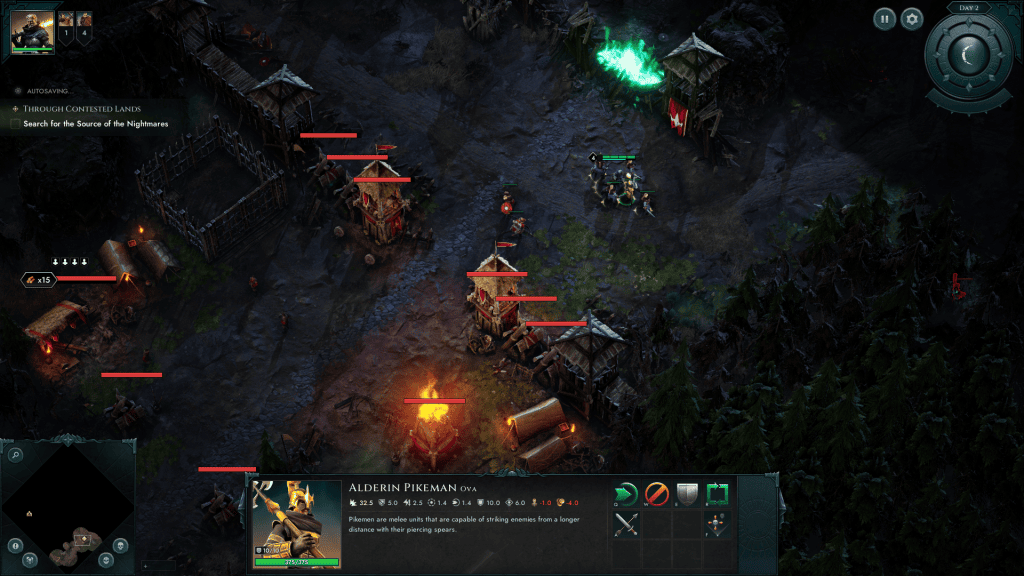Click the x15 unit group indicator
The width and height of the screenshot is (1024, 576).
tap(37, 279)
